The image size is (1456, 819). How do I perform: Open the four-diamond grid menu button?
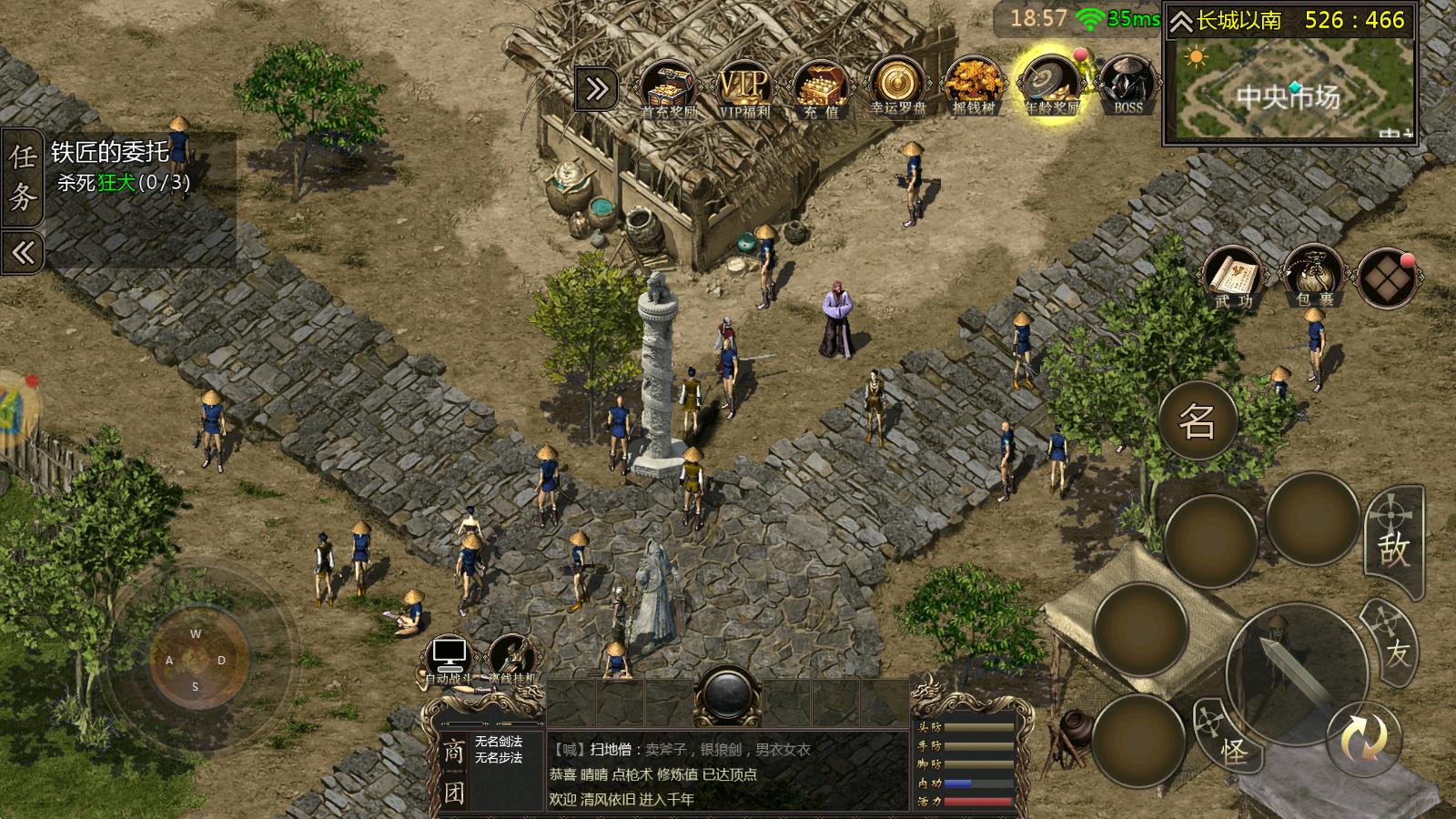(x=1386, y=277)
